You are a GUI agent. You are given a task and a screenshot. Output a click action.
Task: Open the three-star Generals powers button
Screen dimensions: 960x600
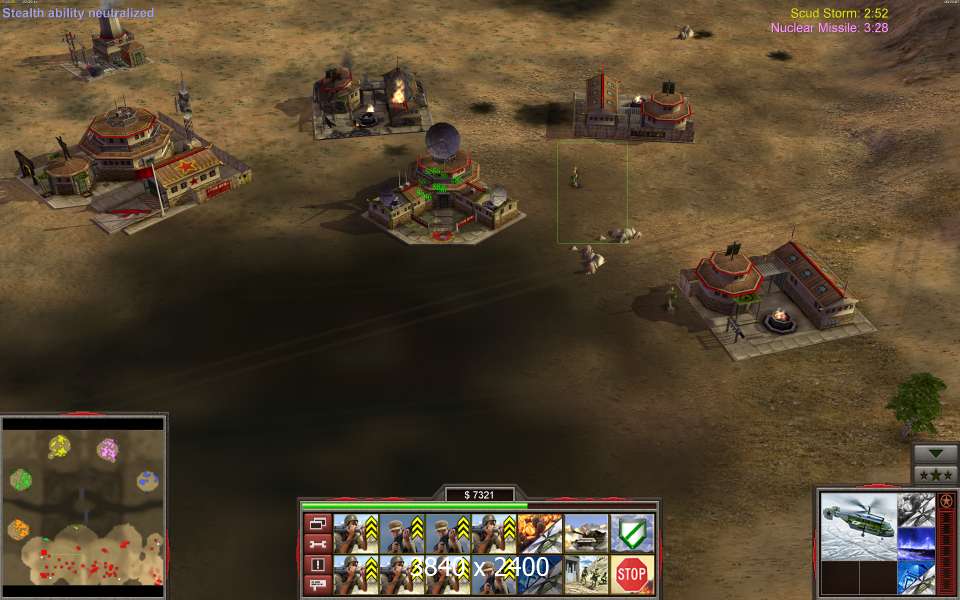936,475
